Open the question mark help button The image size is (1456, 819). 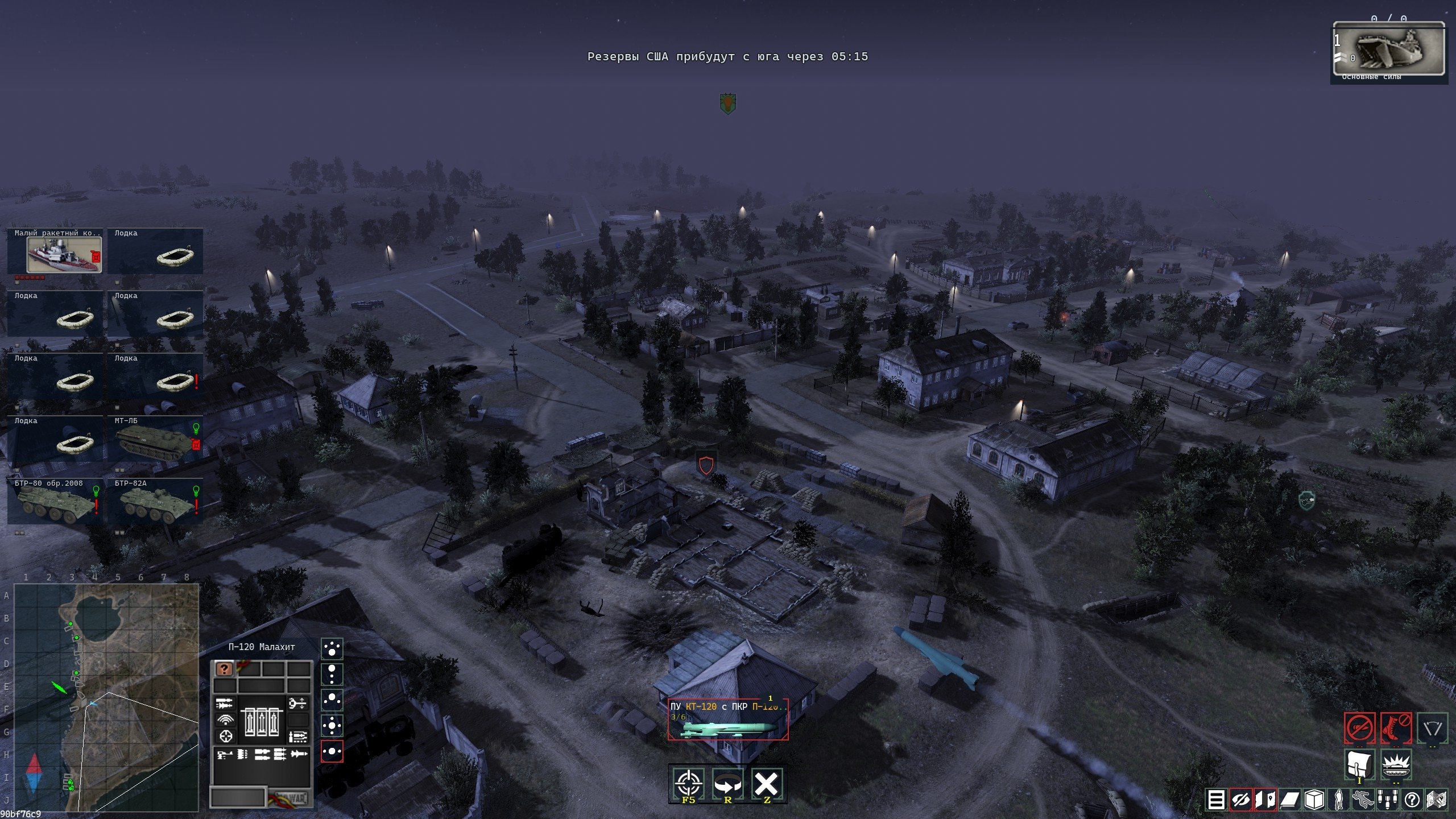tap(1412, 800)
